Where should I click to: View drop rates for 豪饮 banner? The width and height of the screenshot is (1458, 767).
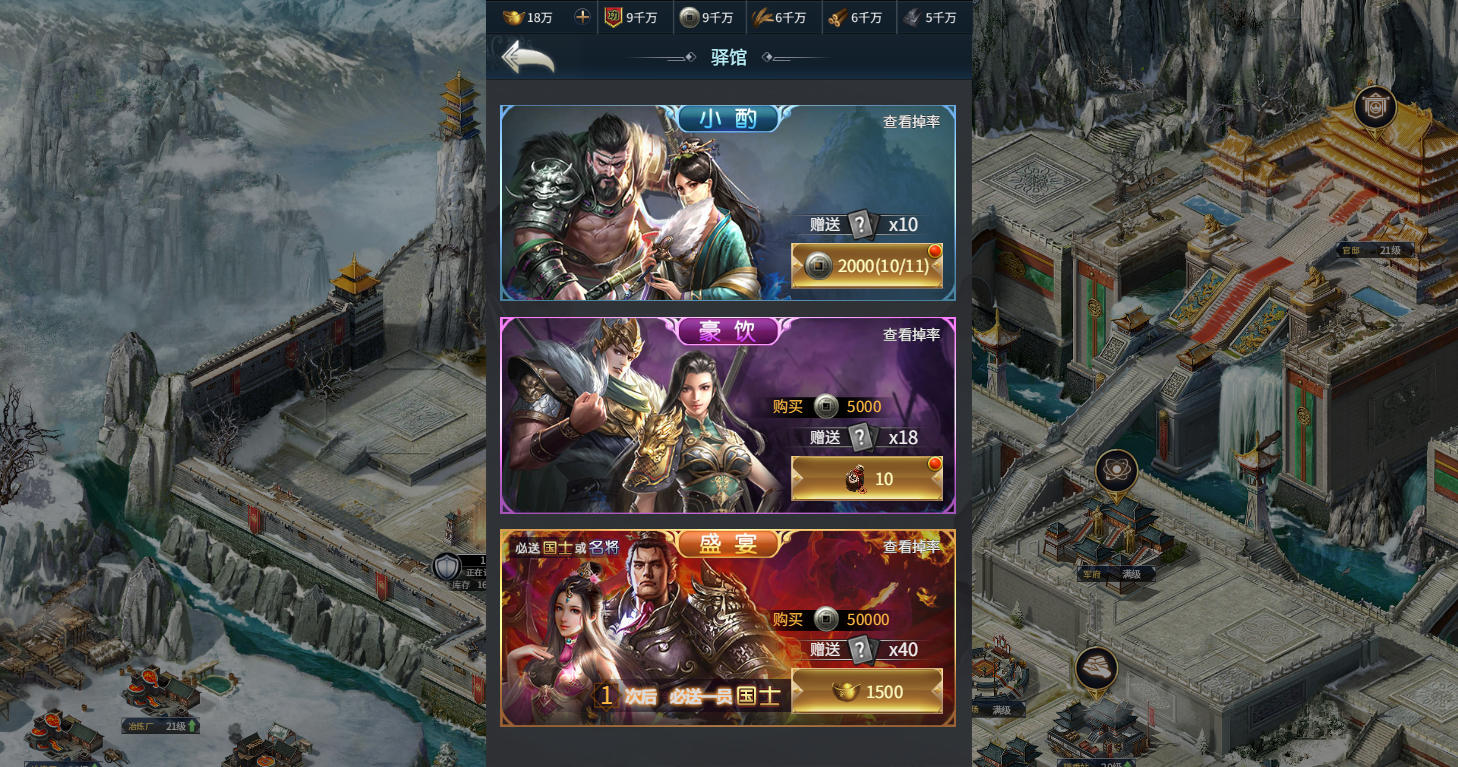click(x=911, y=335)
